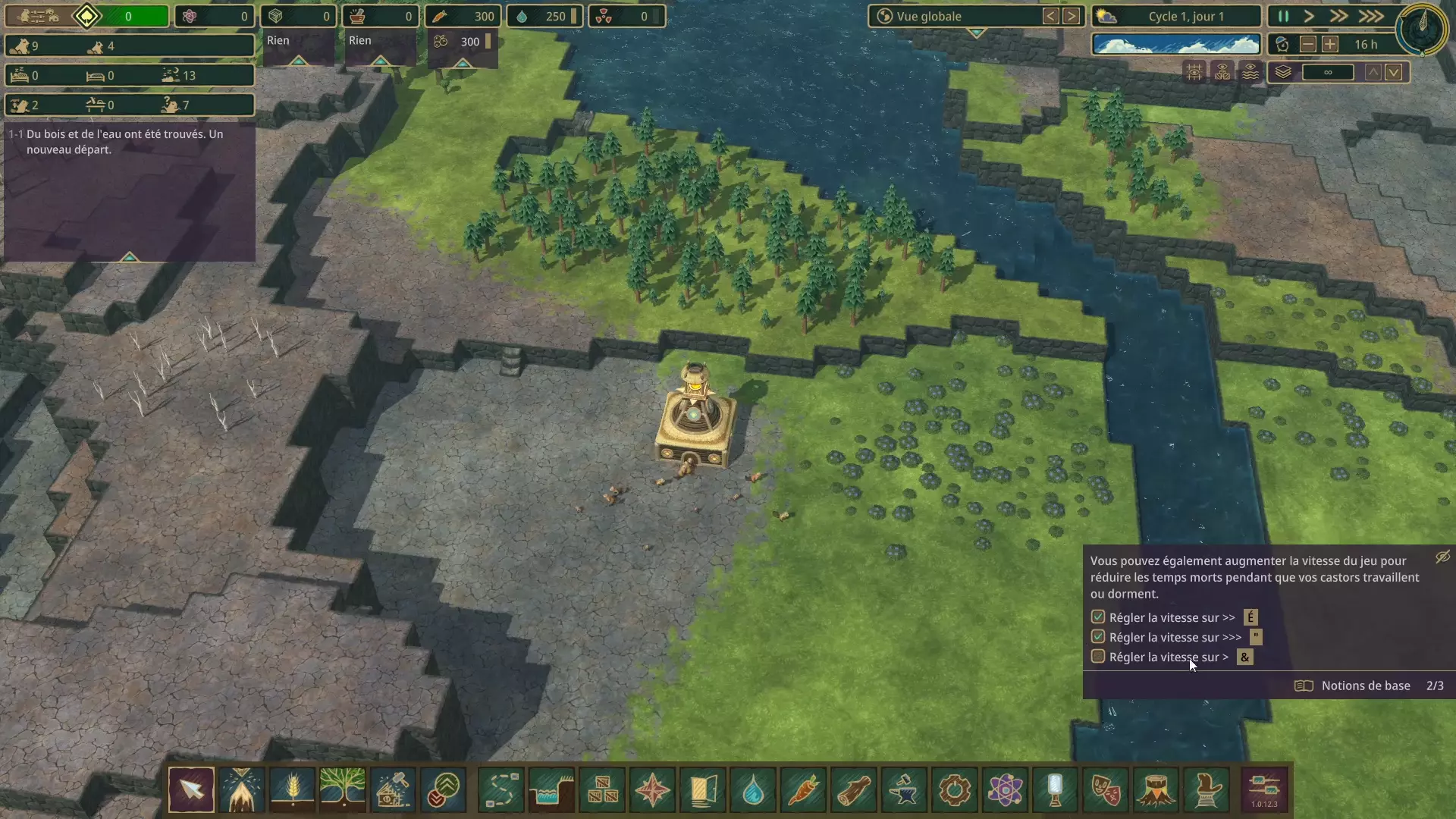The height and width of the screenshot is (819, 1456).
Task: Decrease working hours with the minus button
Action: click(1308, 45)
